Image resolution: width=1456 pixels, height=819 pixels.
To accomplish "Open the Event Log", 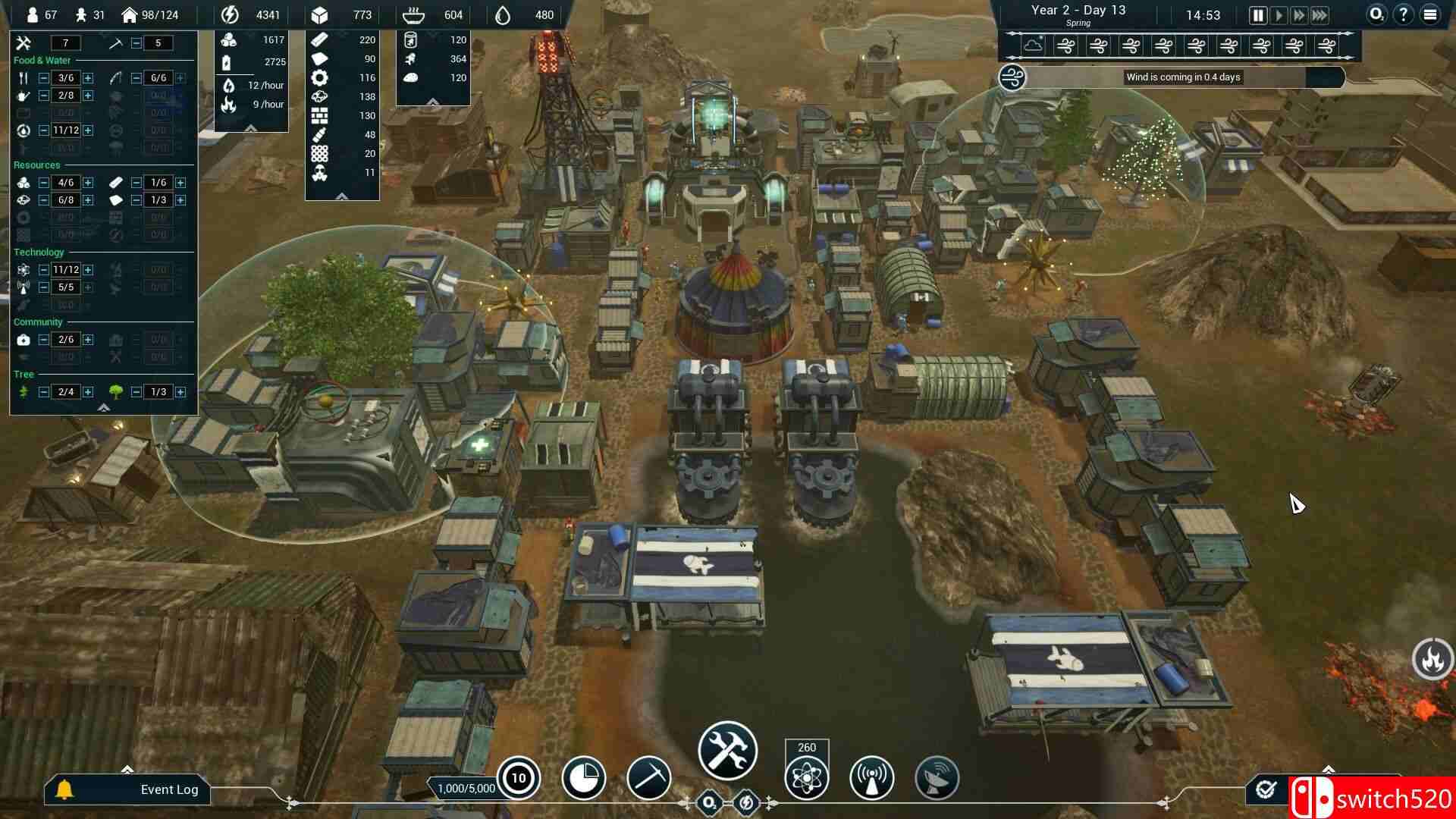I will coord(168,789).
